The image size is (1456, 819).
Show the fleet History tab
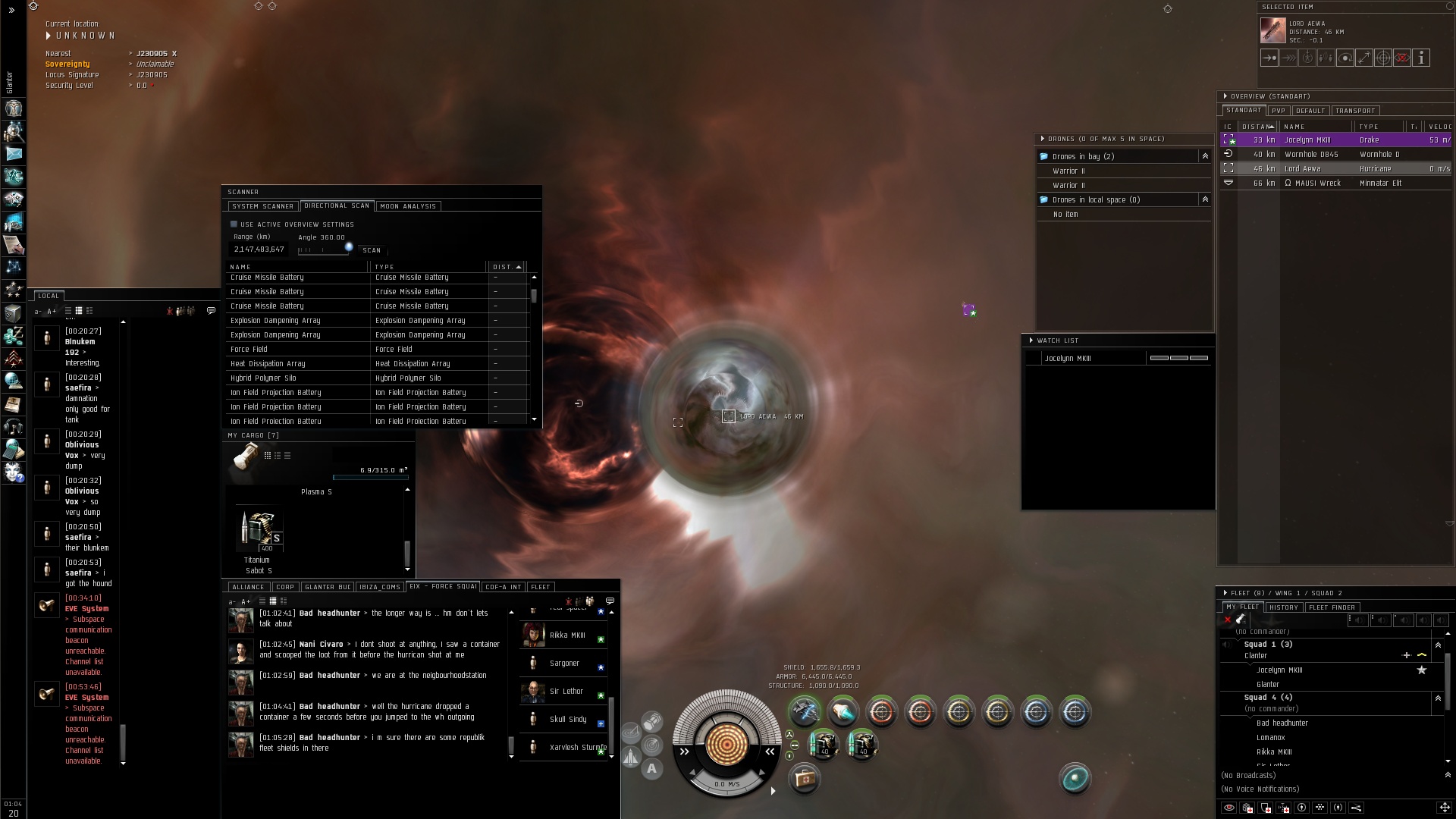[x=1284, y=607]
